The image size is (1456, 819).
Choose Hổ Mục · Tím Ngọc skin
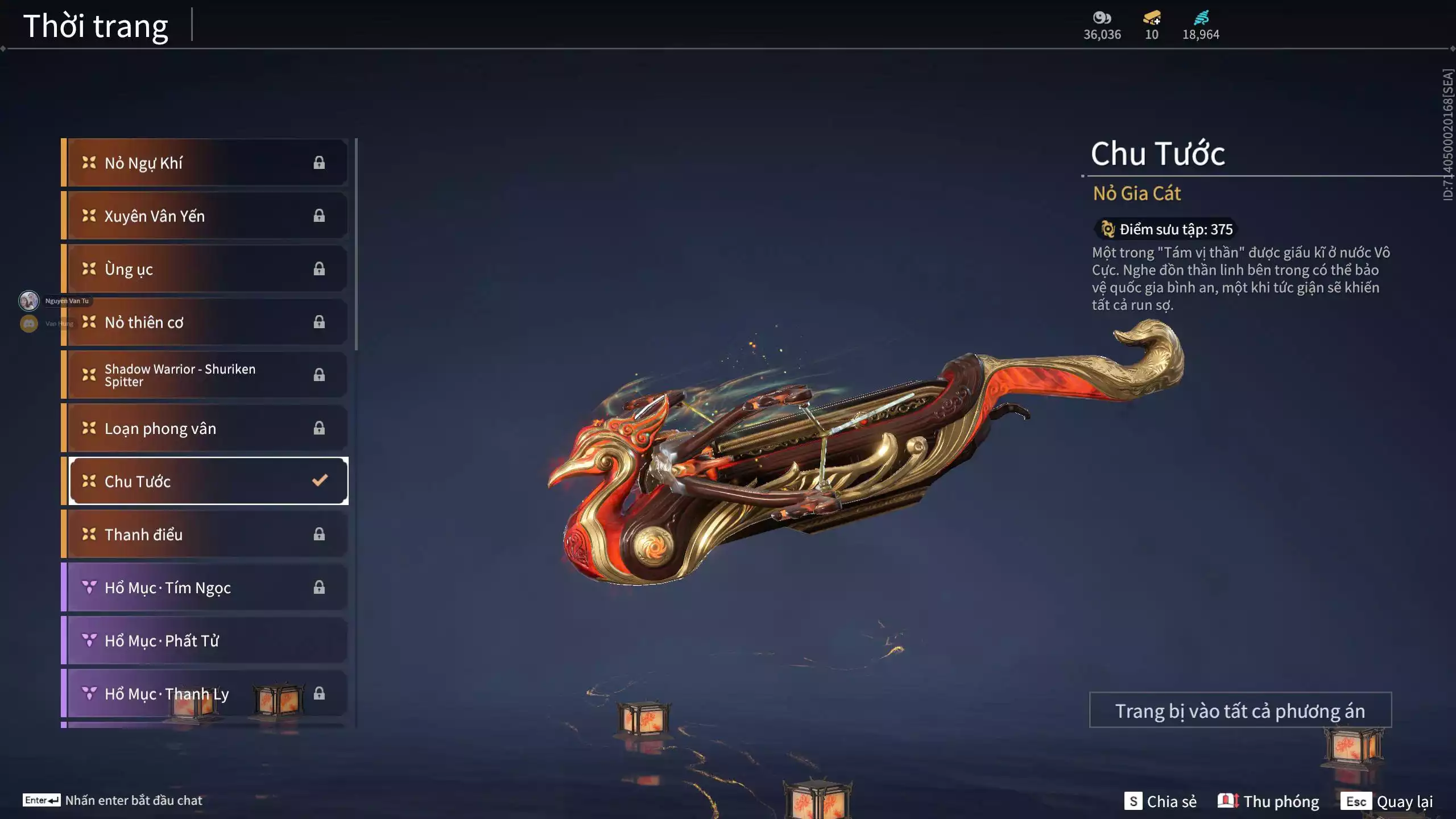click(205, 588)
